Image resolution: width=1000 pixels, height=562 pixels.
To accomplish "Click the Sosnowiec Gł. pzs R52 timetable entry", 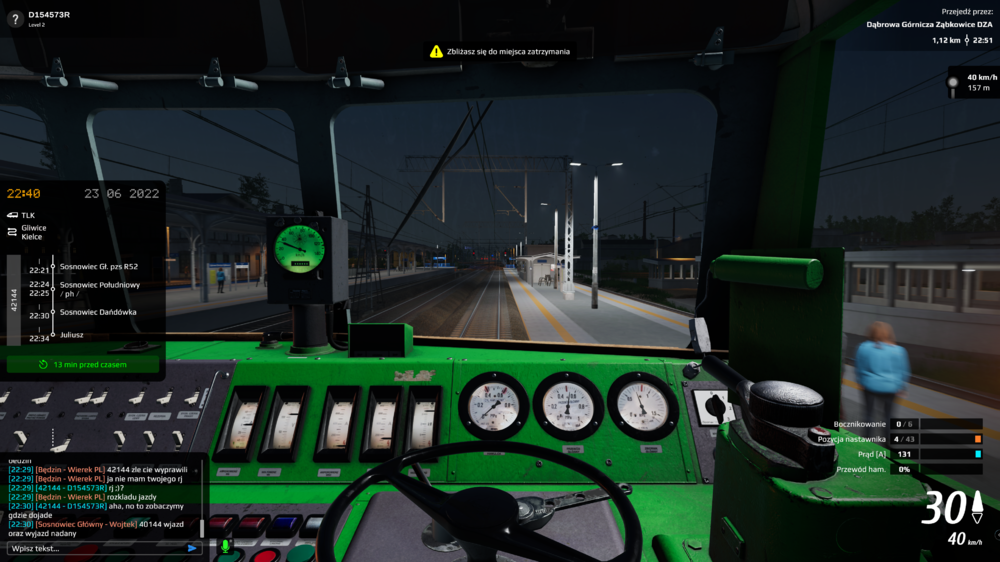I will [x=99, y=267].
